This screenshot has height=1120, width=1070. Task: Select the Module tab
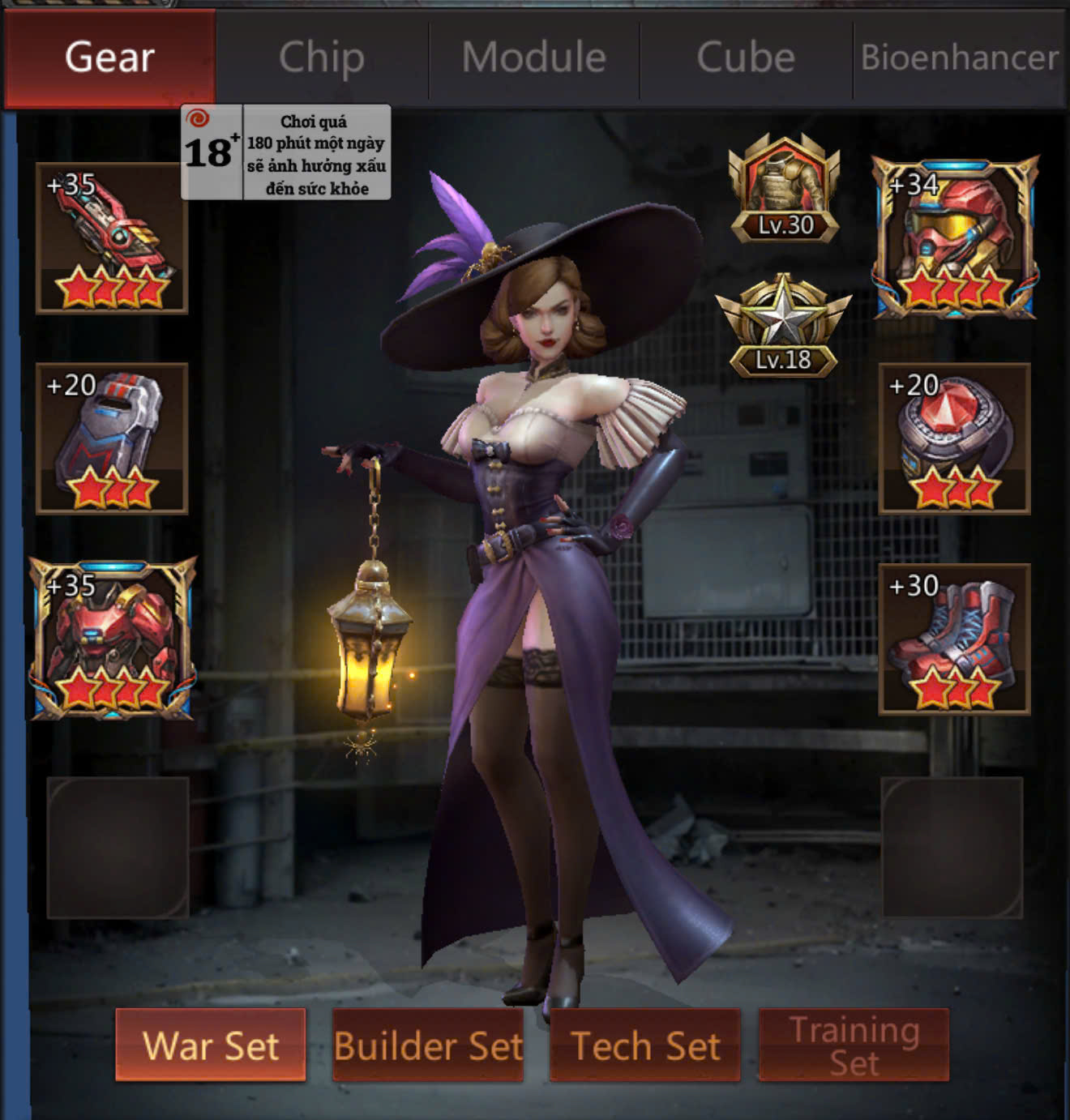[x=534, y=58]
